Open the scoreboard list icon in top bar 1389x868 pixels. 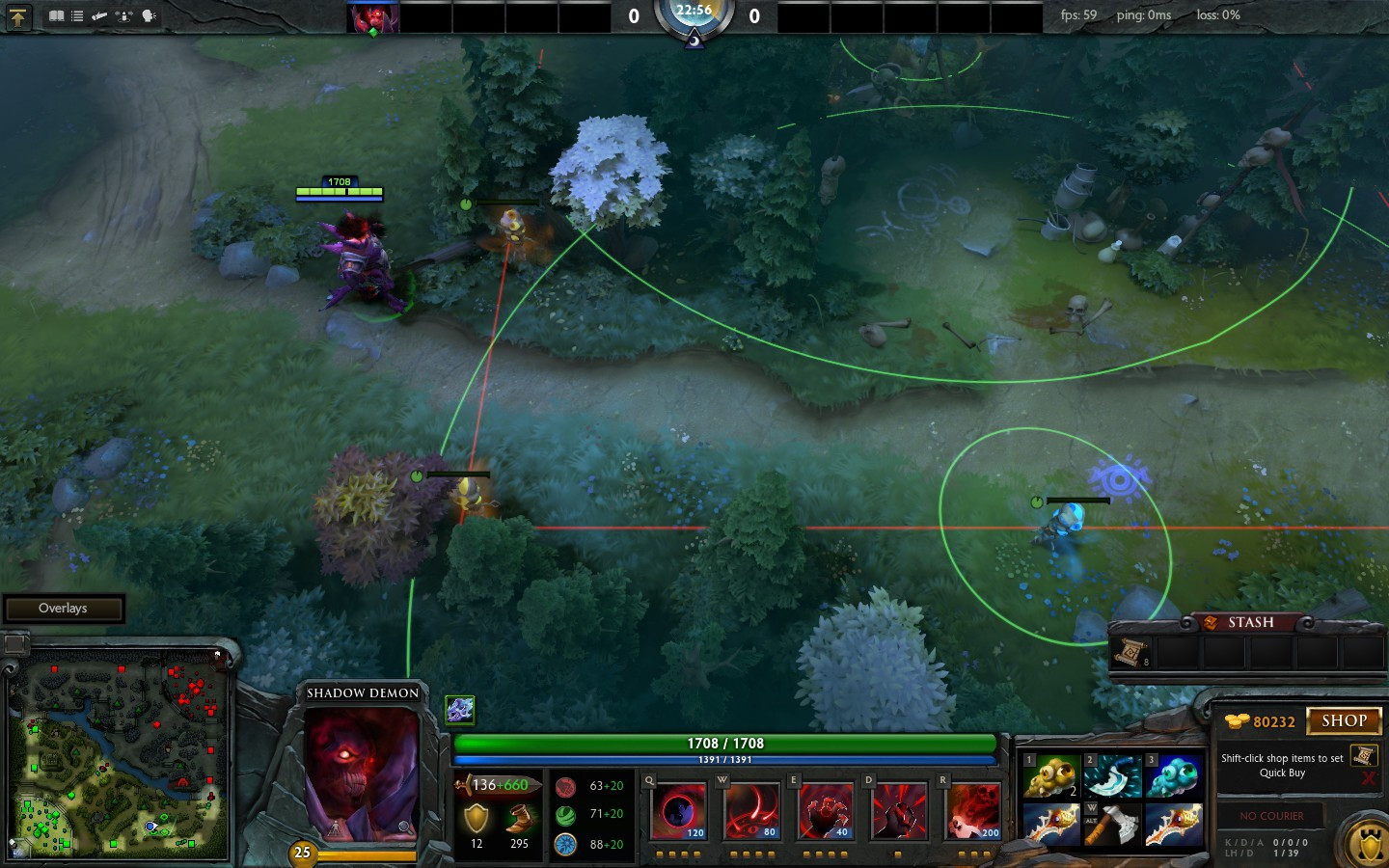click(77, 15)
